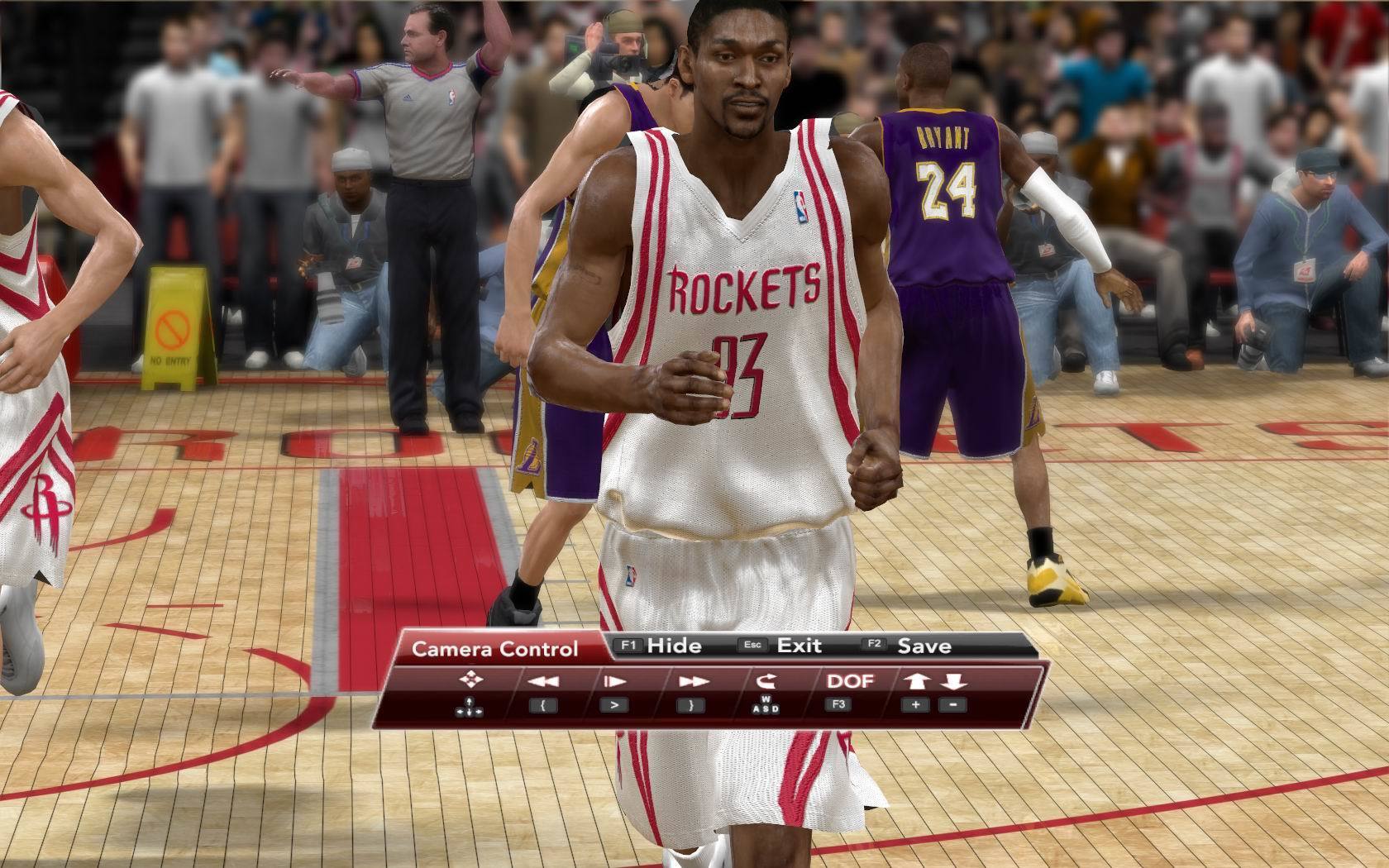Viewport: 1389px width, 868px height.
Task: Save the replay screenshot
Action: coord(924,646)
